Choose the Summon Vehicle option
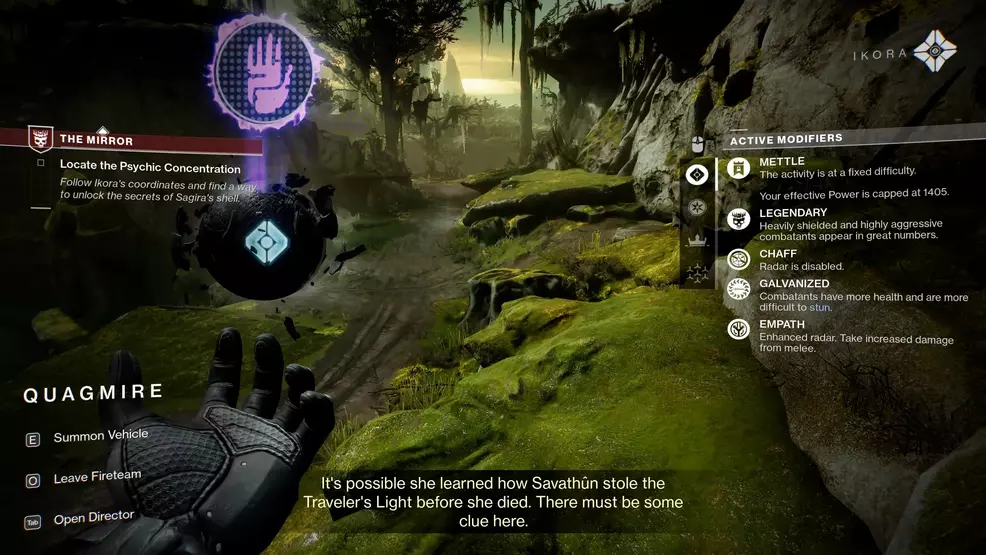Viewport: 986px width, 555px height. click(x=100, y=436)
